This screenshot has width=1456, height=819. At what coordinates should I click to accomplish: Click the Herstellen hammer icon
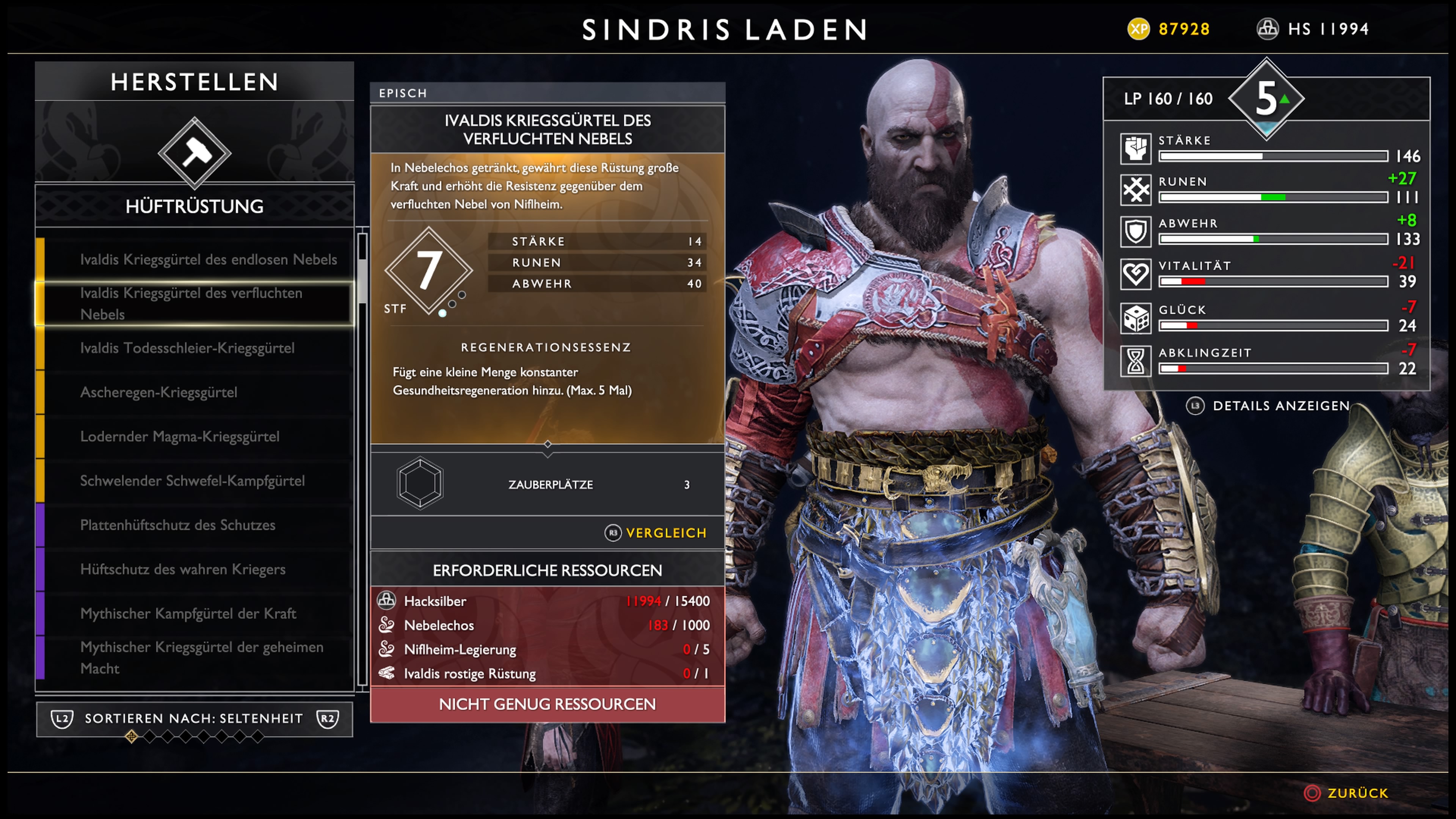tap(195, 152)
